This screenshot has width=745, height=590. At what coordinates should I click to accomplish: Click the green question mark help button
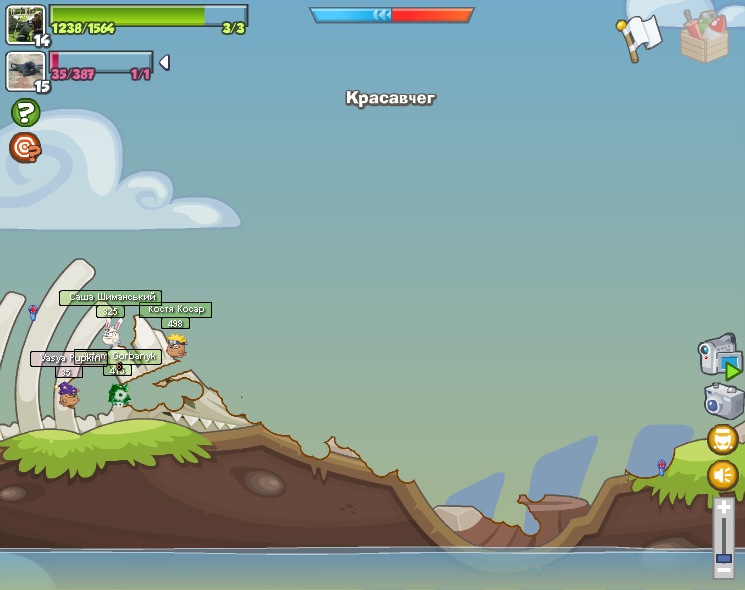pyautogui.click(x=25, y=112)
